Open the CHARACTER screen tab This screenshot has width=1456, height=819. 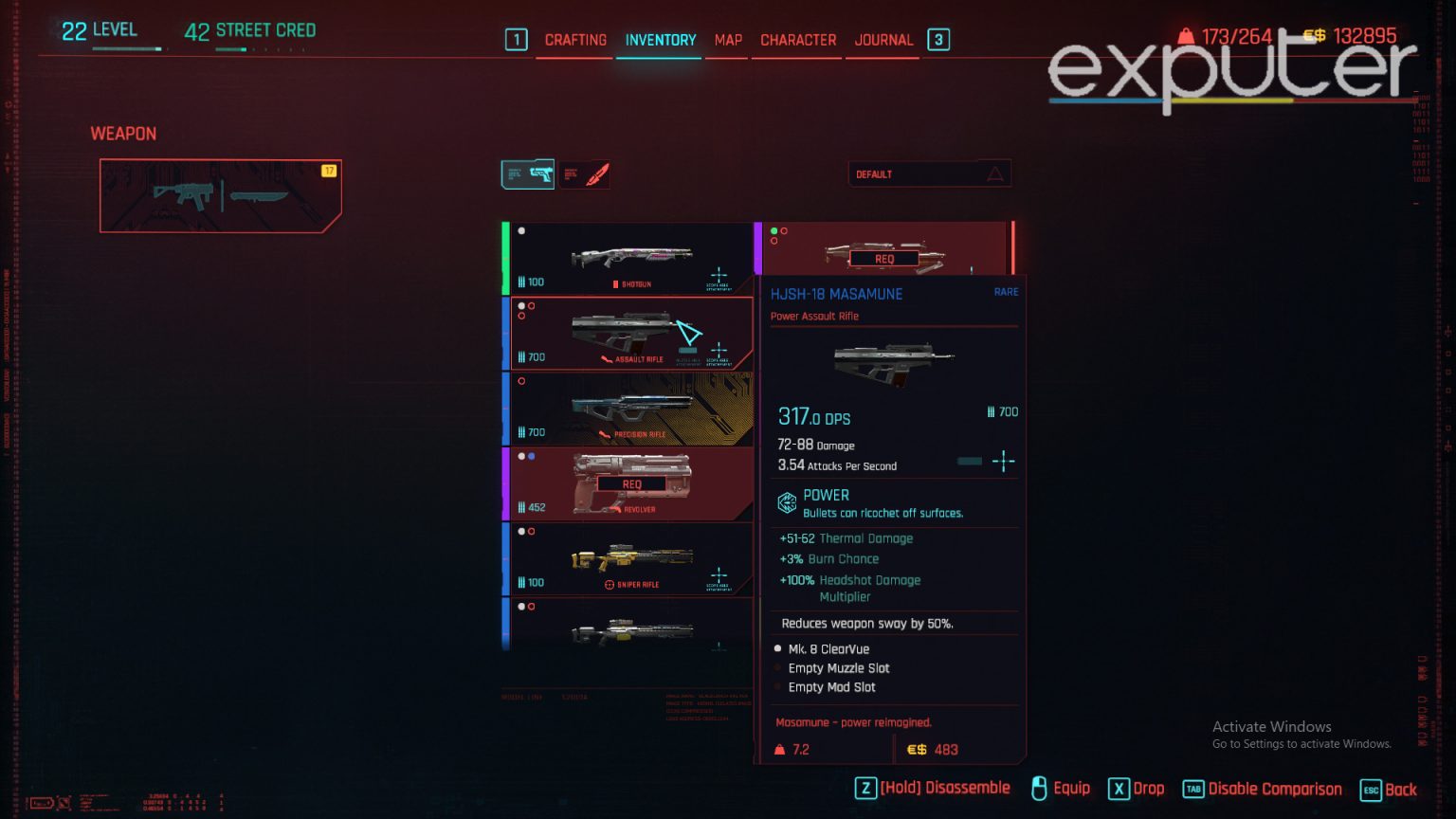(x=797, y=40)
